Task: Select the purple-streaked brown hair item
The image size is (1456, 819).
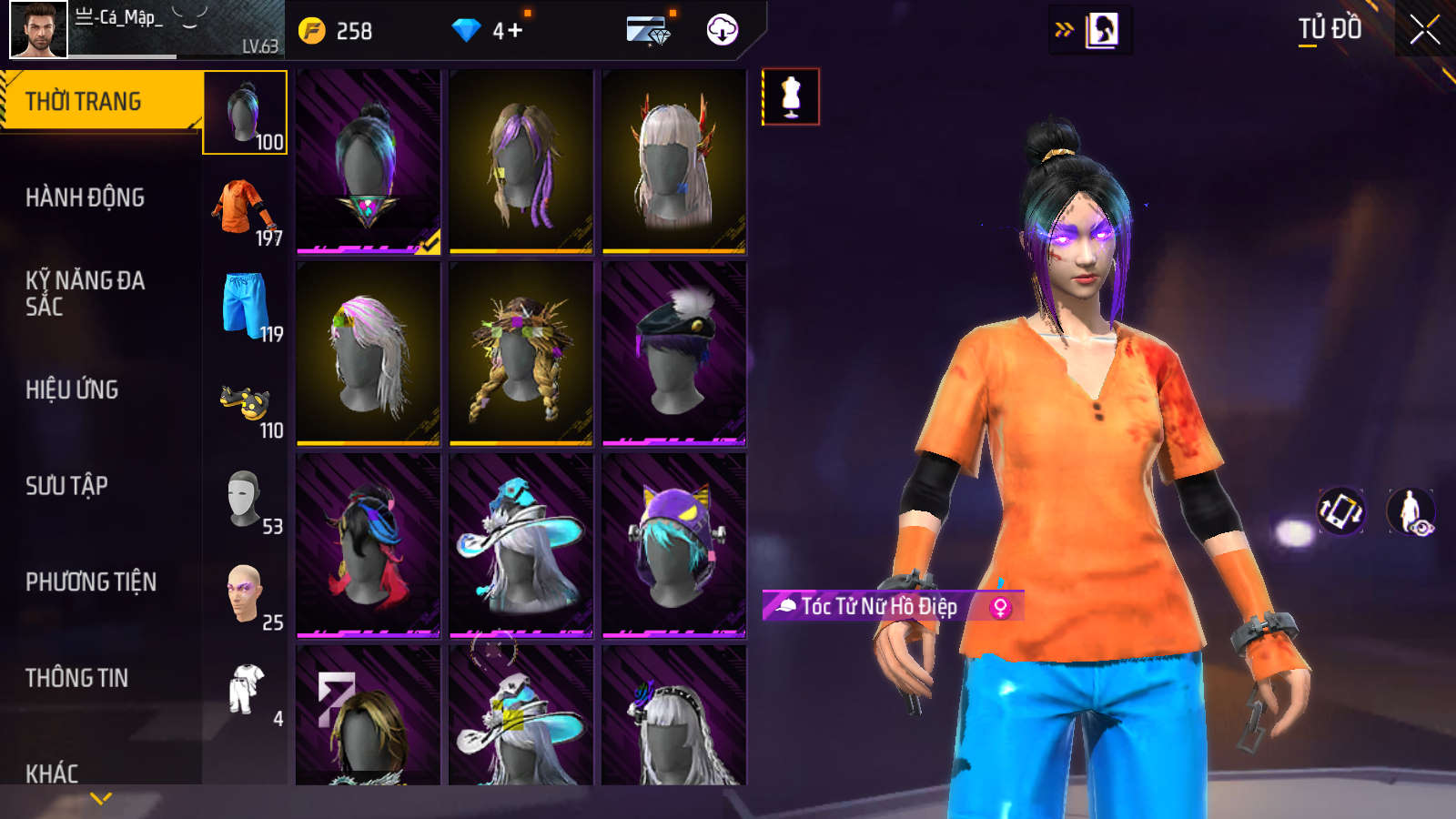Action: click(521, 162)
